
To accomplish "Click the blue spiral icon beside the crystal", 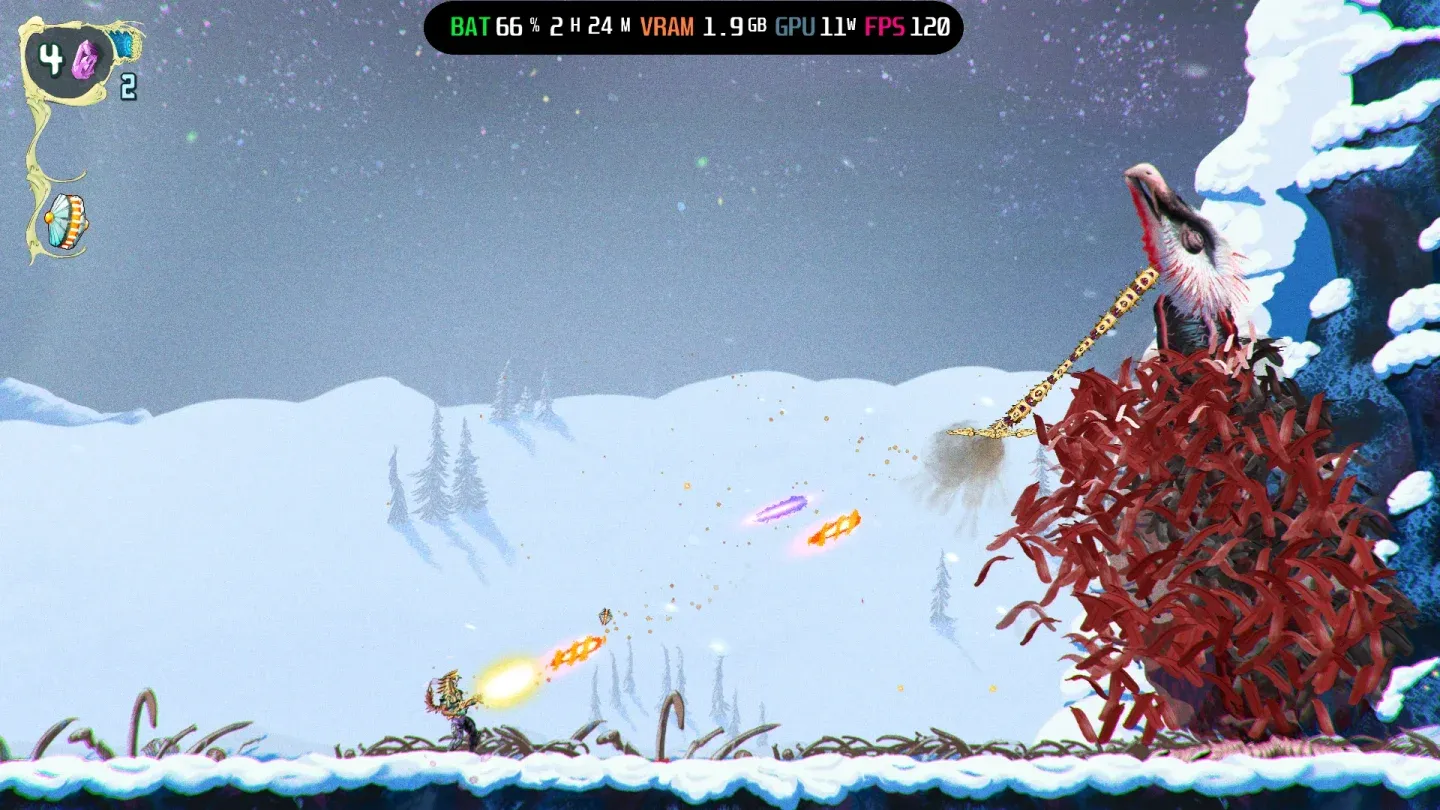I will [x=122, y=45].
